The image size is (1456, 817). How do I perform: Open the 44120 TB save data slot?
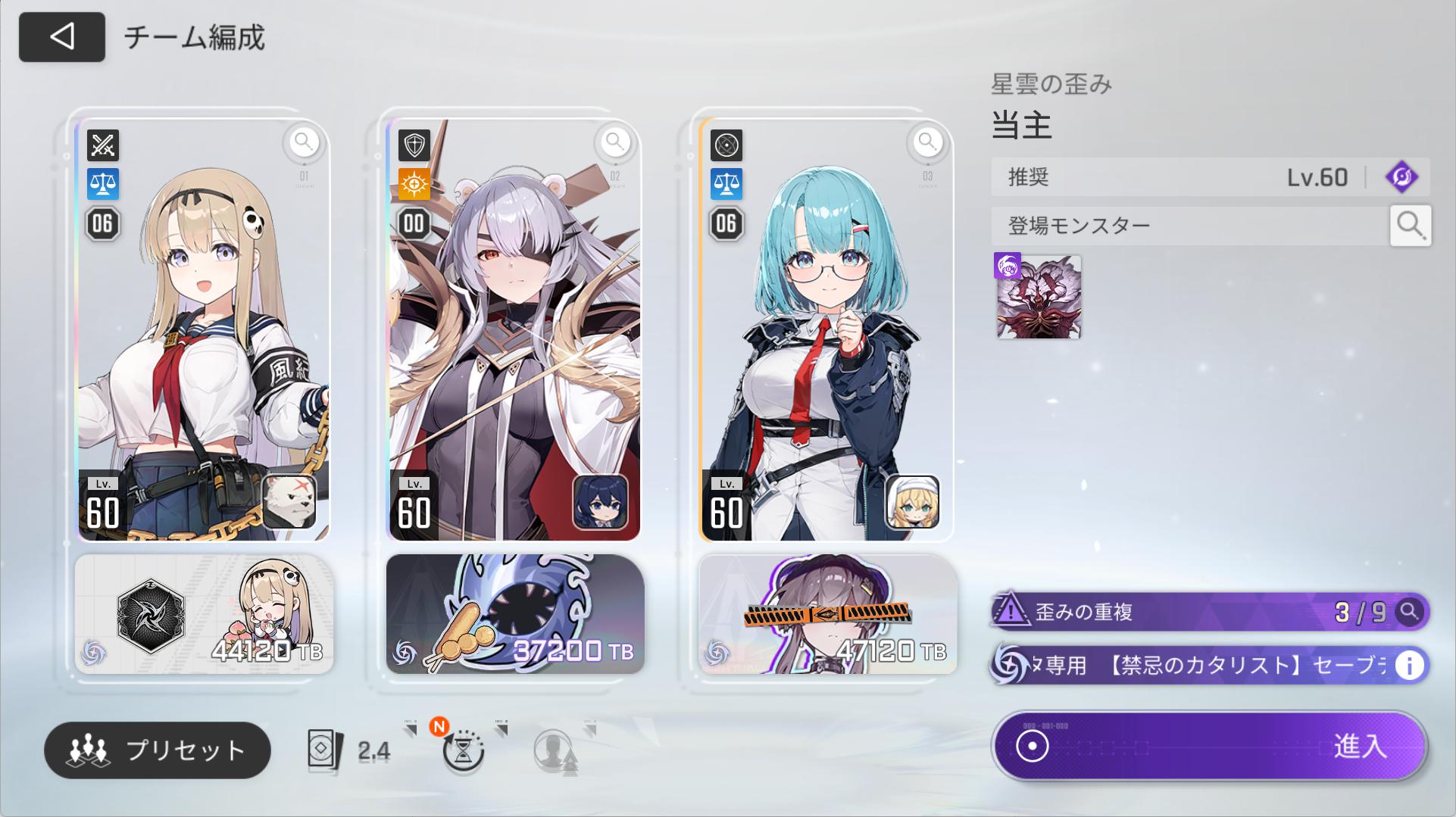(204, 614)
